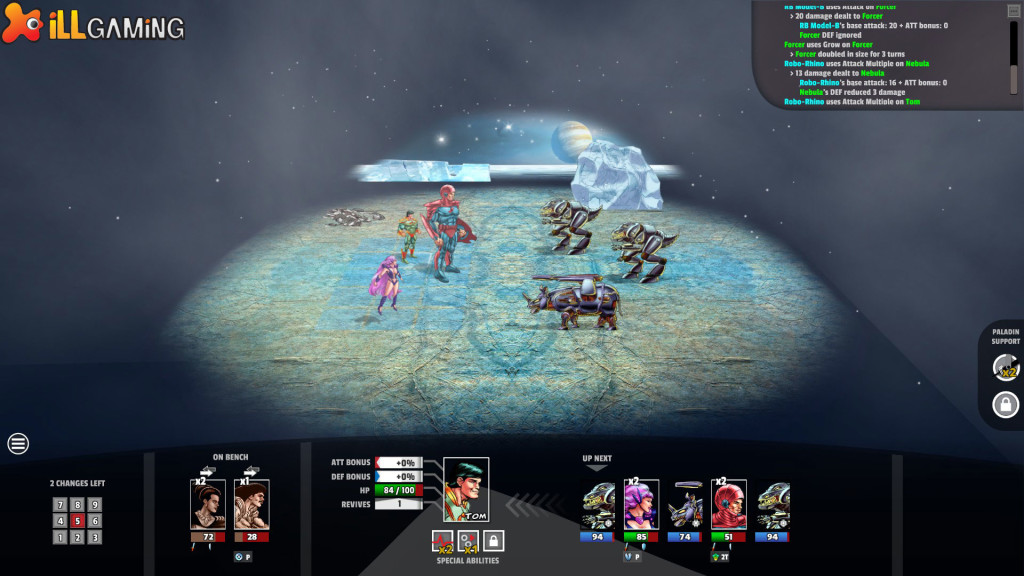Swap in the bench hero with 28 HP
Screen dimensions: 1024x576
252,504
